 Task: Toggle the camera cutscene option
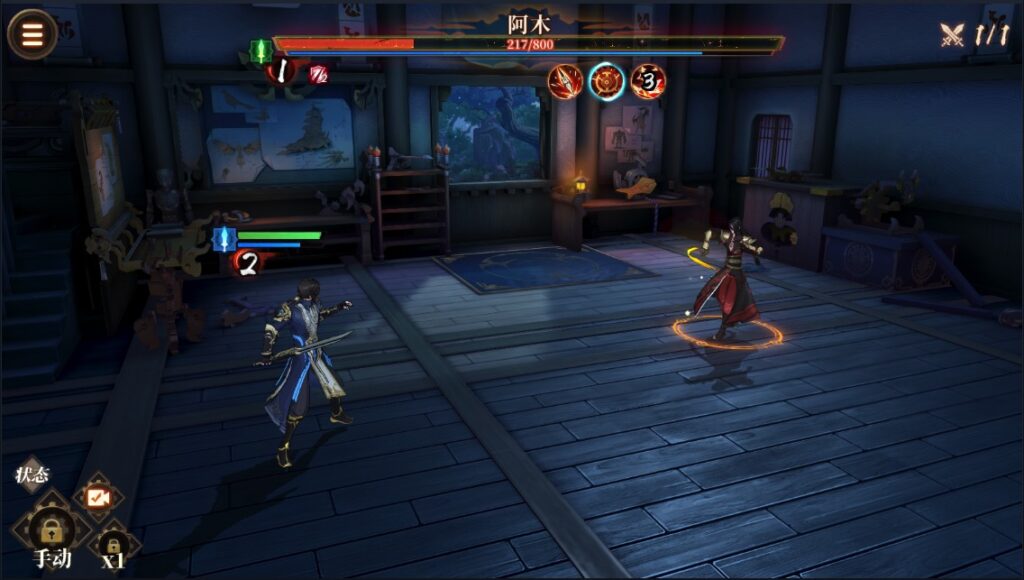[98, 496]
